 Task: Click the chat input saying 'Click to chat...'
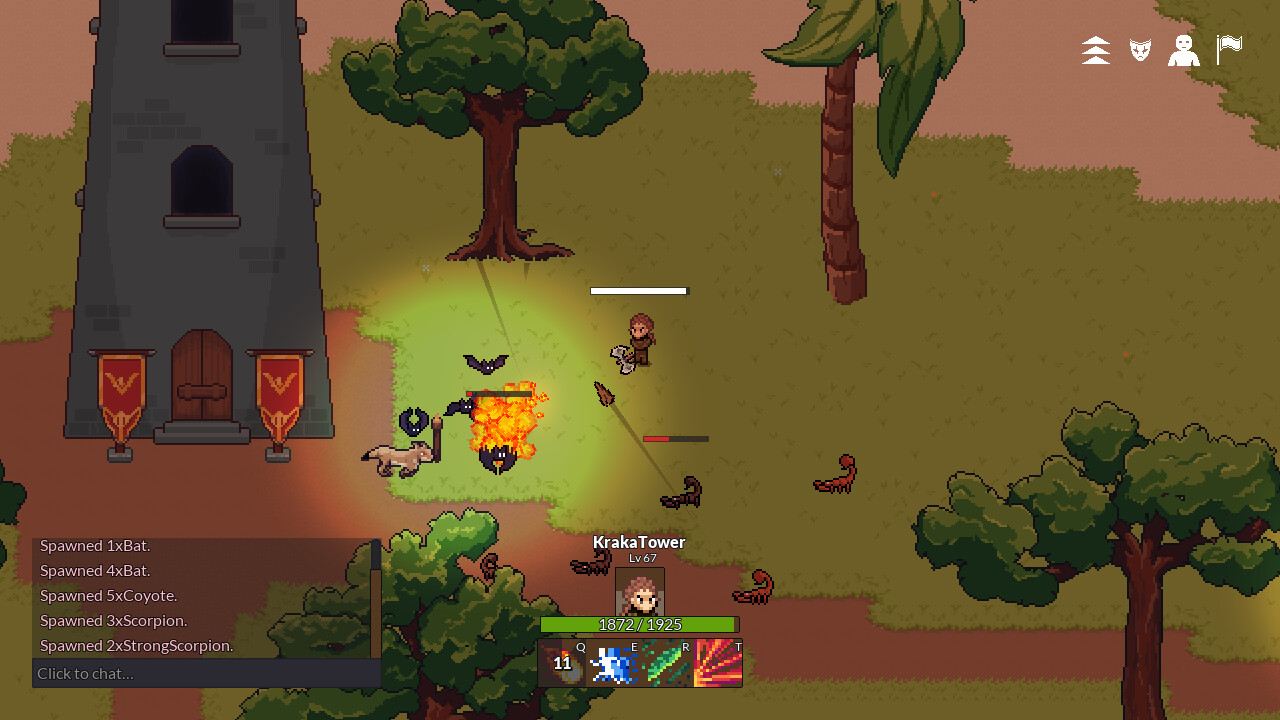(85, 673)
